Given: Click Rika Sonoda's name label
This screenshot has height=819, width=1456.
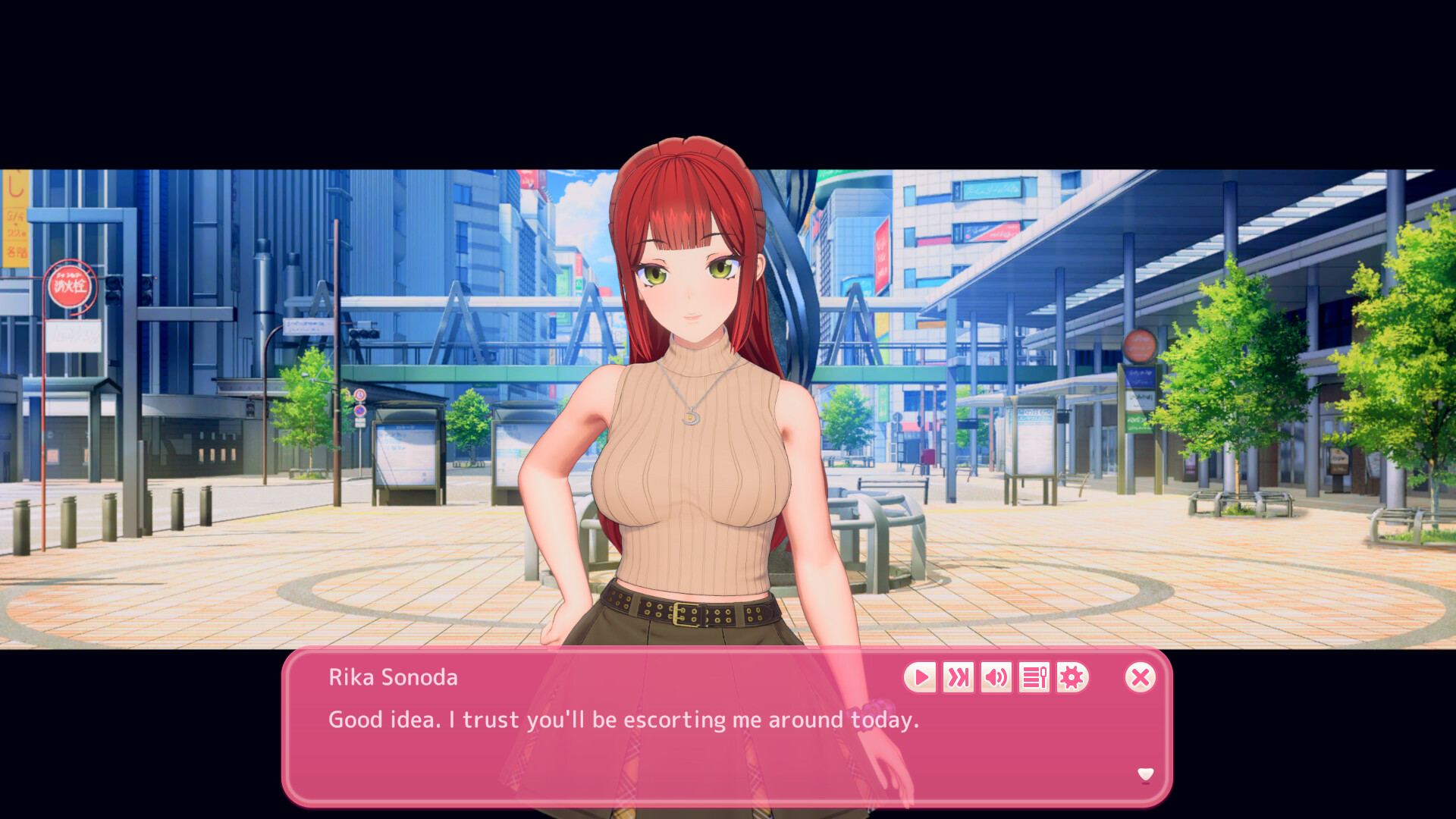Looking at the screenshot, I should pos(393,677).
